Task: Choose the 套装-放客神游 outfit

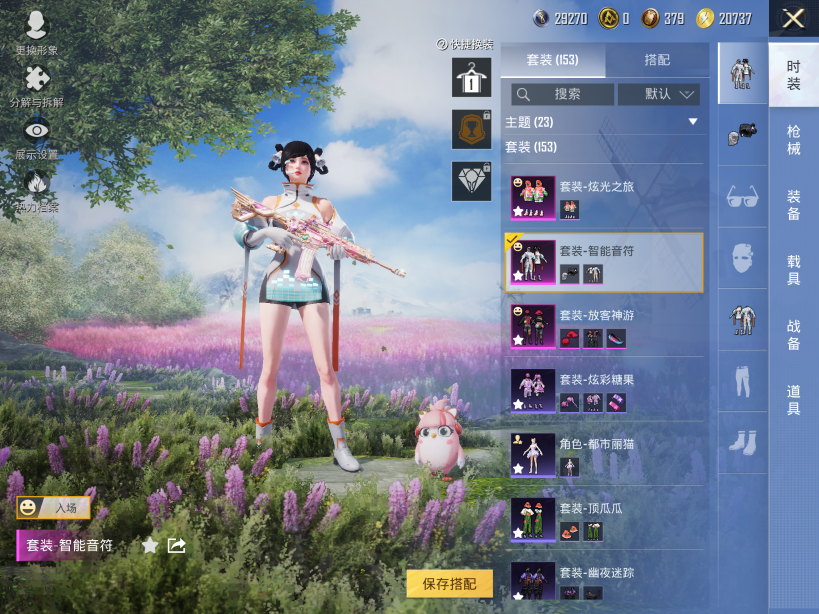Action: point(604,326)
